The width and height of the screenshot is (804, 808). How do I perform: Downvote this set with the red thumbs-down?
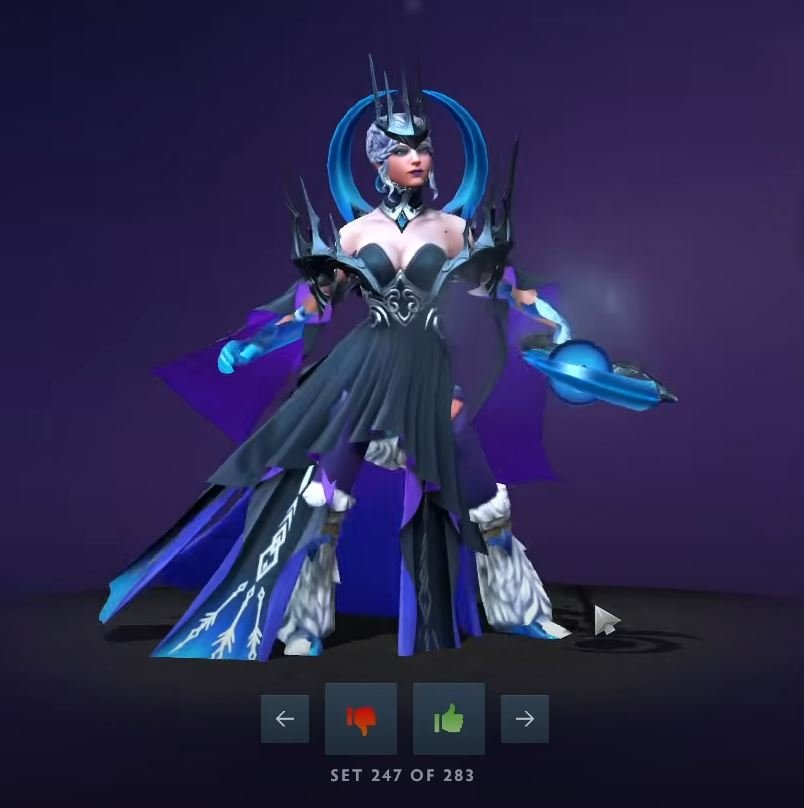[x=361, y=719]
